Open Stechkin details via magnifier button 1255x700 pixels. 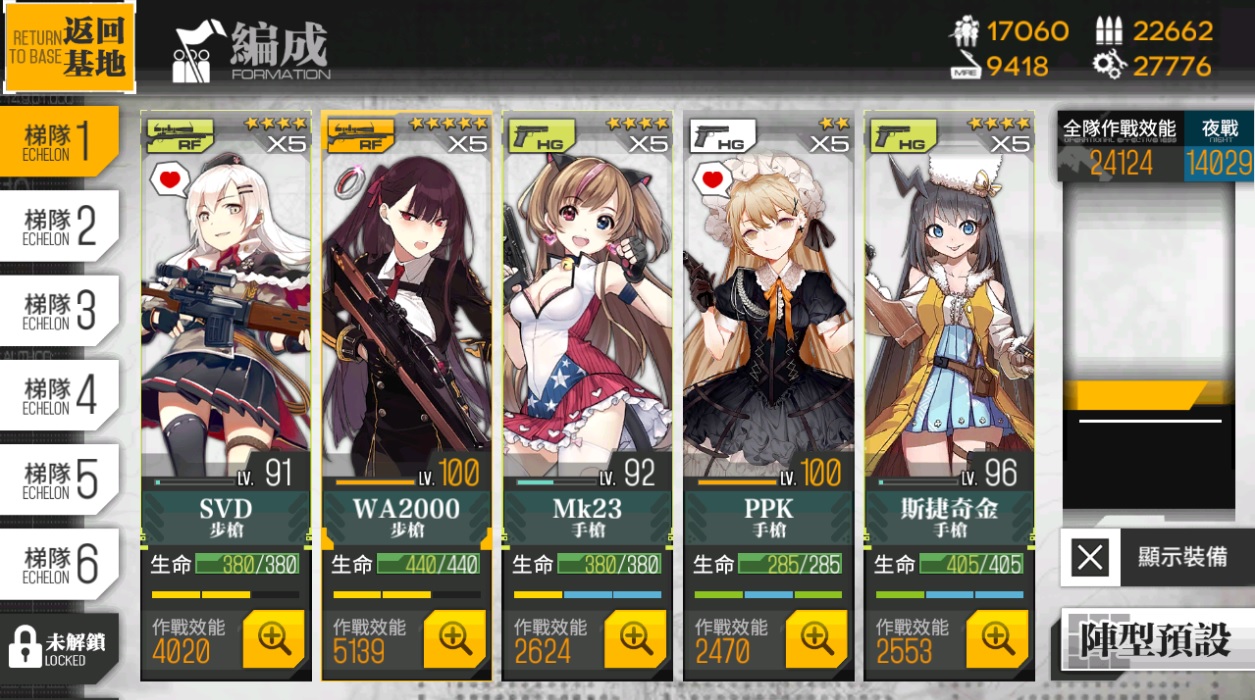[x=996, y=639]
